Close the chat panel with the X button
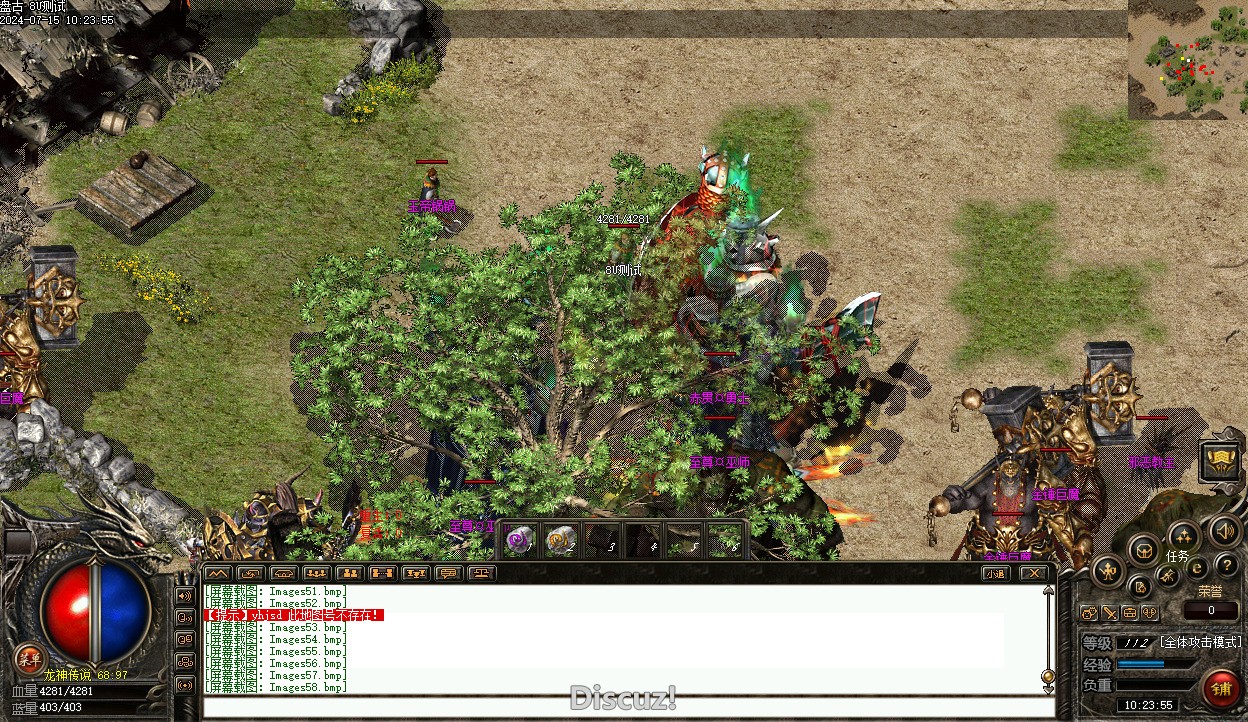The width and height of the screenshot is (1248, 722). click(x=1033, y=573)
